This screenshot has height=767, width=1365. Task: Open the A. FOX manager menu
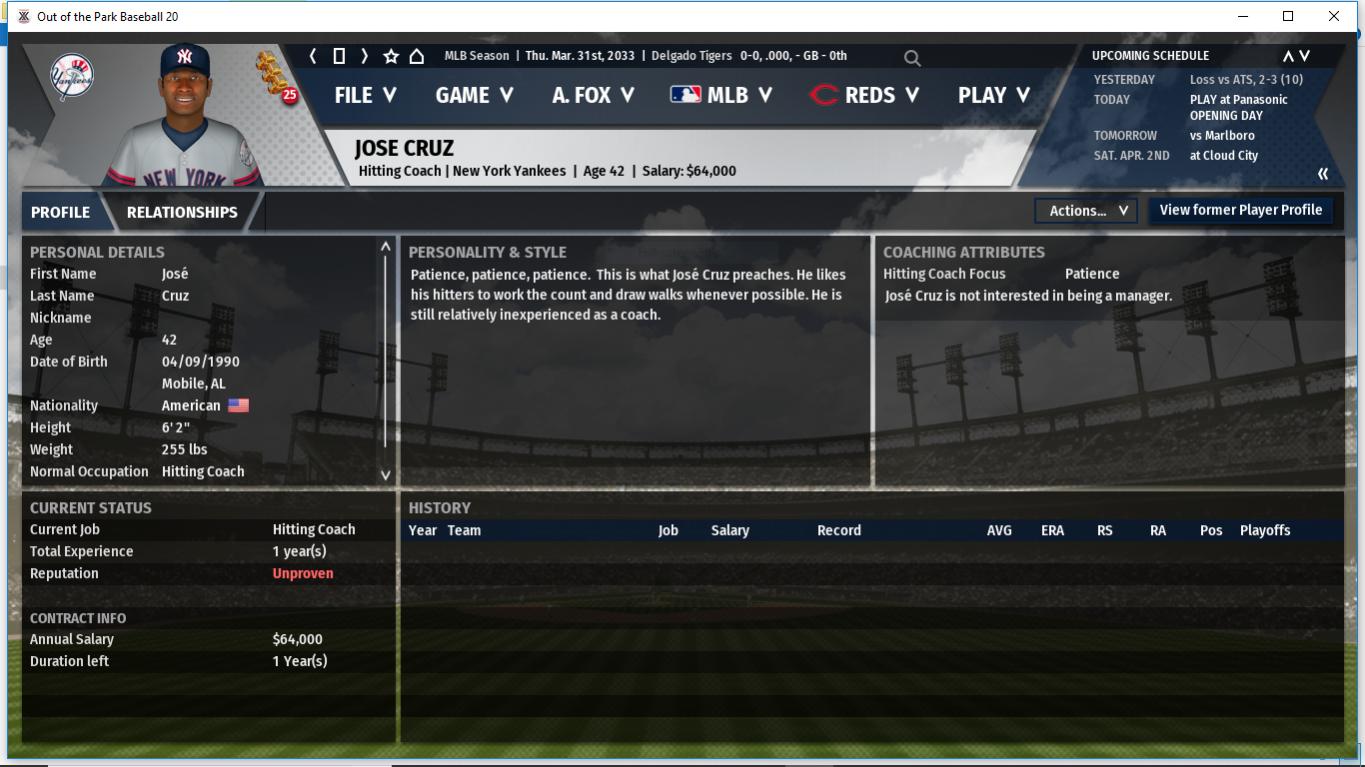tap(592, 95)
